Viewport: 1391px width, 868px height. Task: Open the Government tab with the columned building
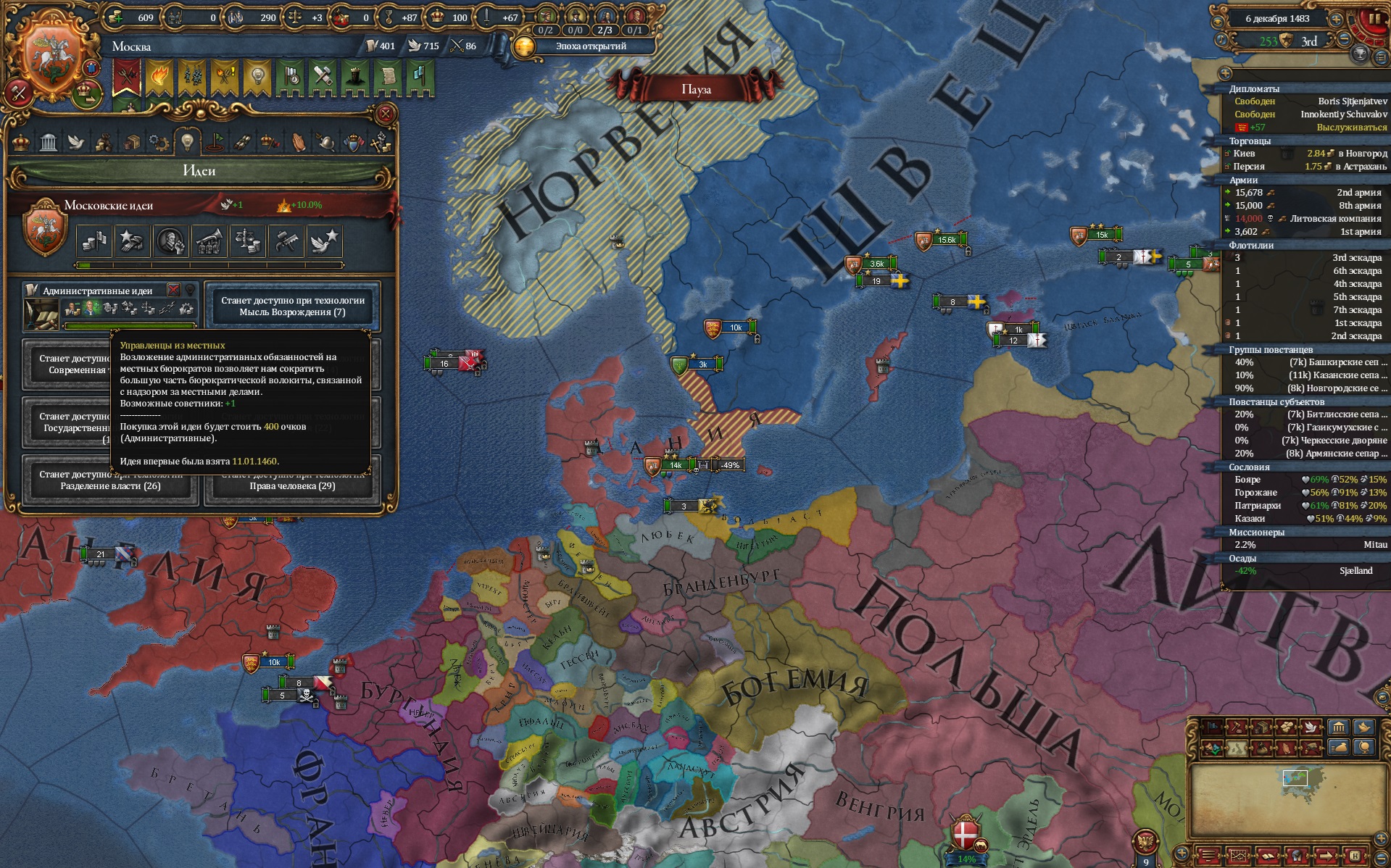(49, 142)
